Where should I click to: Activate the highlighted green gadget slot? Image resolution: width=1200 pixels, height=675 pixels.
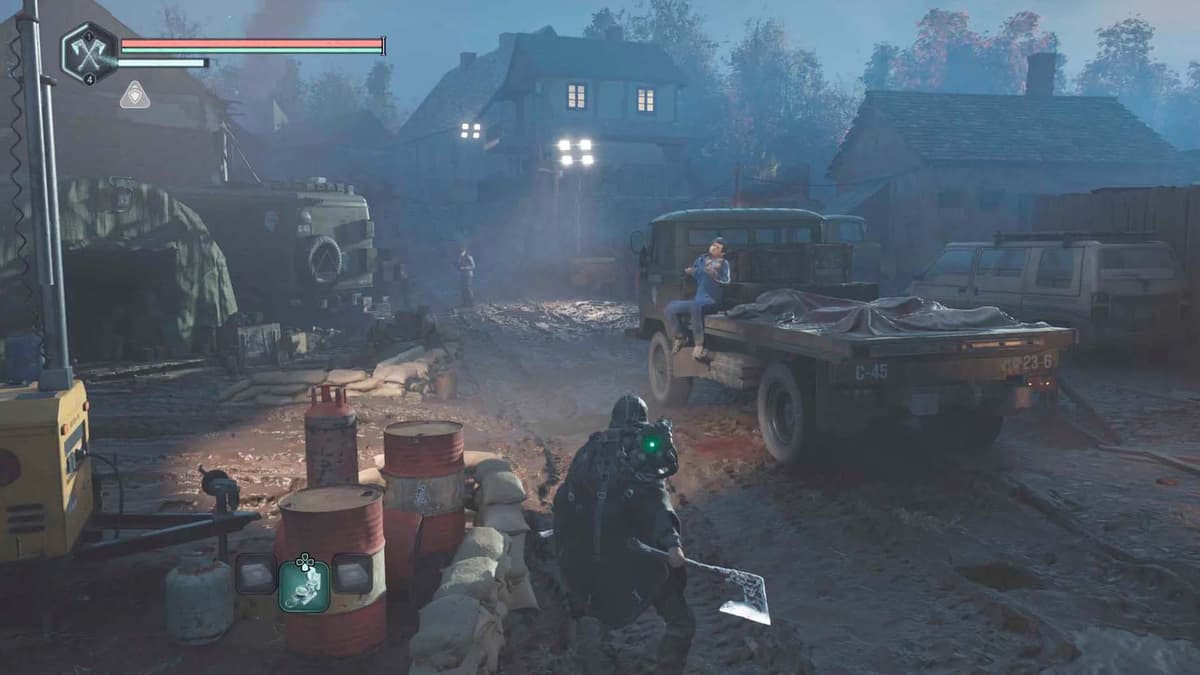(304, 582)
